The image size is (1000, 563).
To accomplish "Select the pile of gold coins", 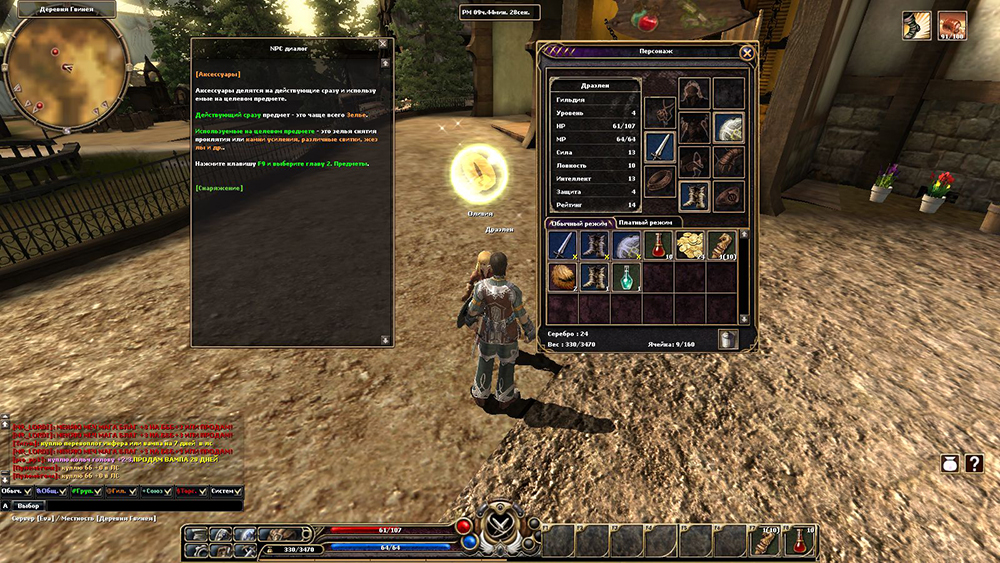I will 691,246.
